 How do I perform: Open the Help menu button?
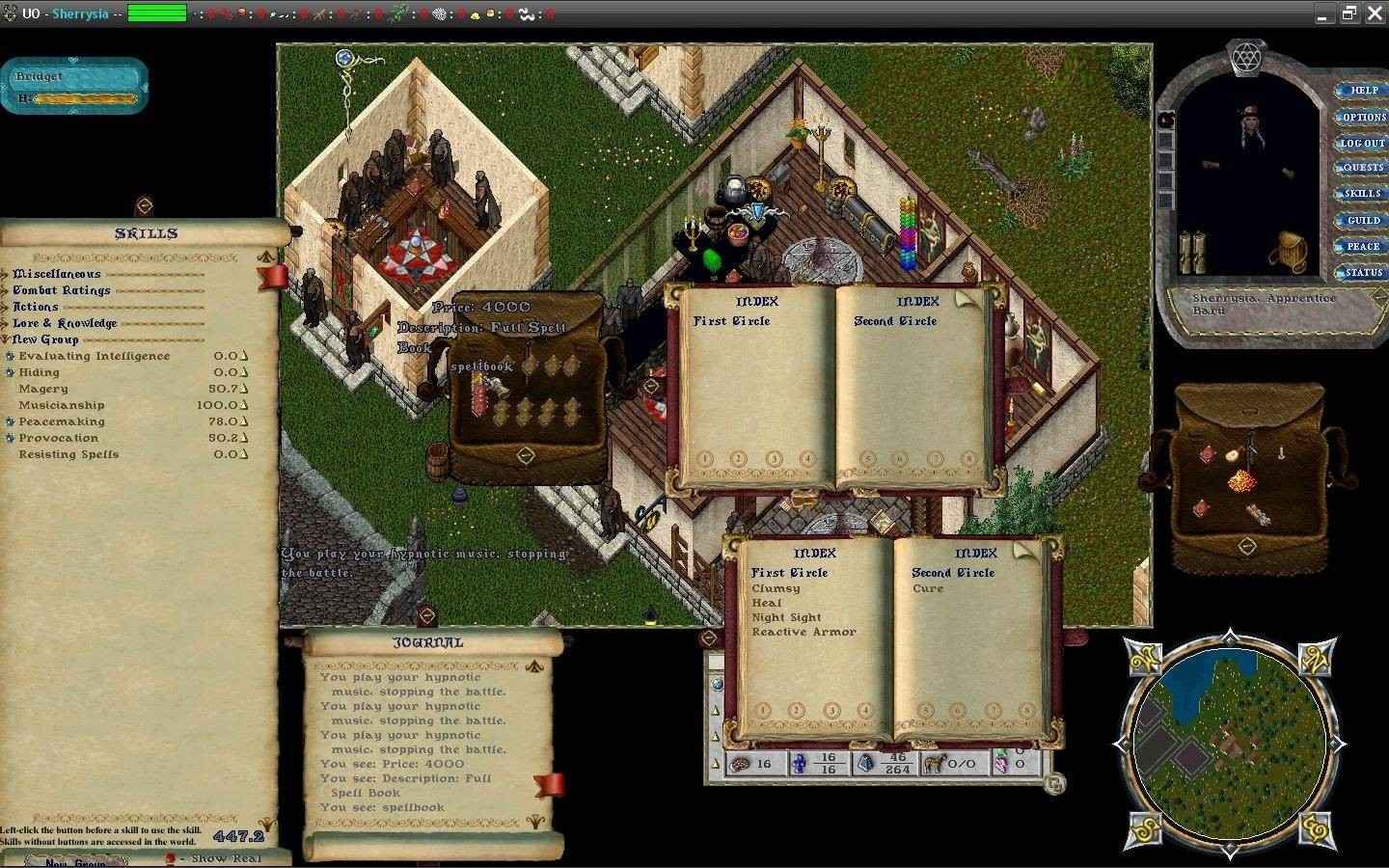(1362, 91)
